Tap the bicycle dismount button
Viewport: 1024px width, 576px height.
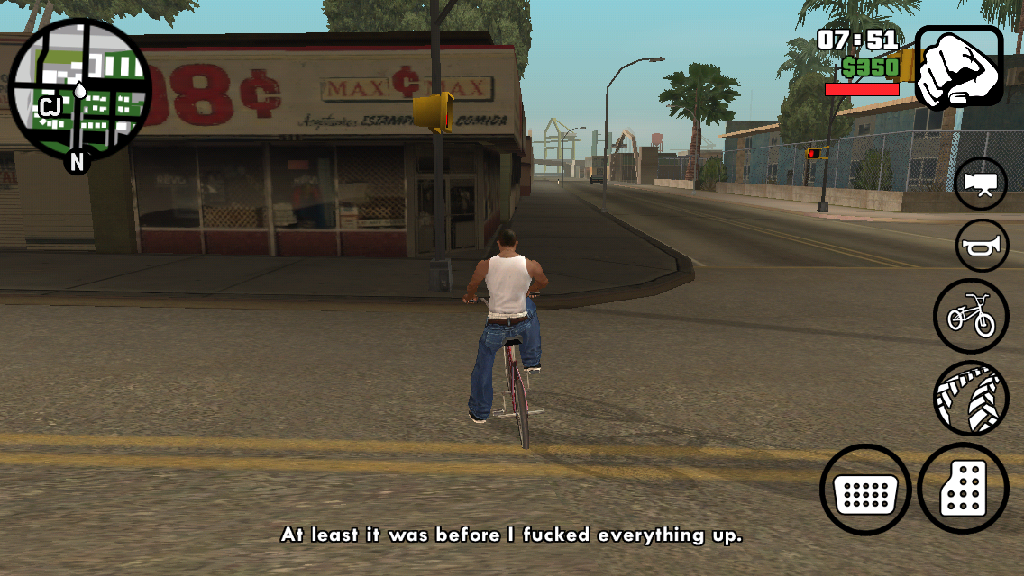point(971,316)
